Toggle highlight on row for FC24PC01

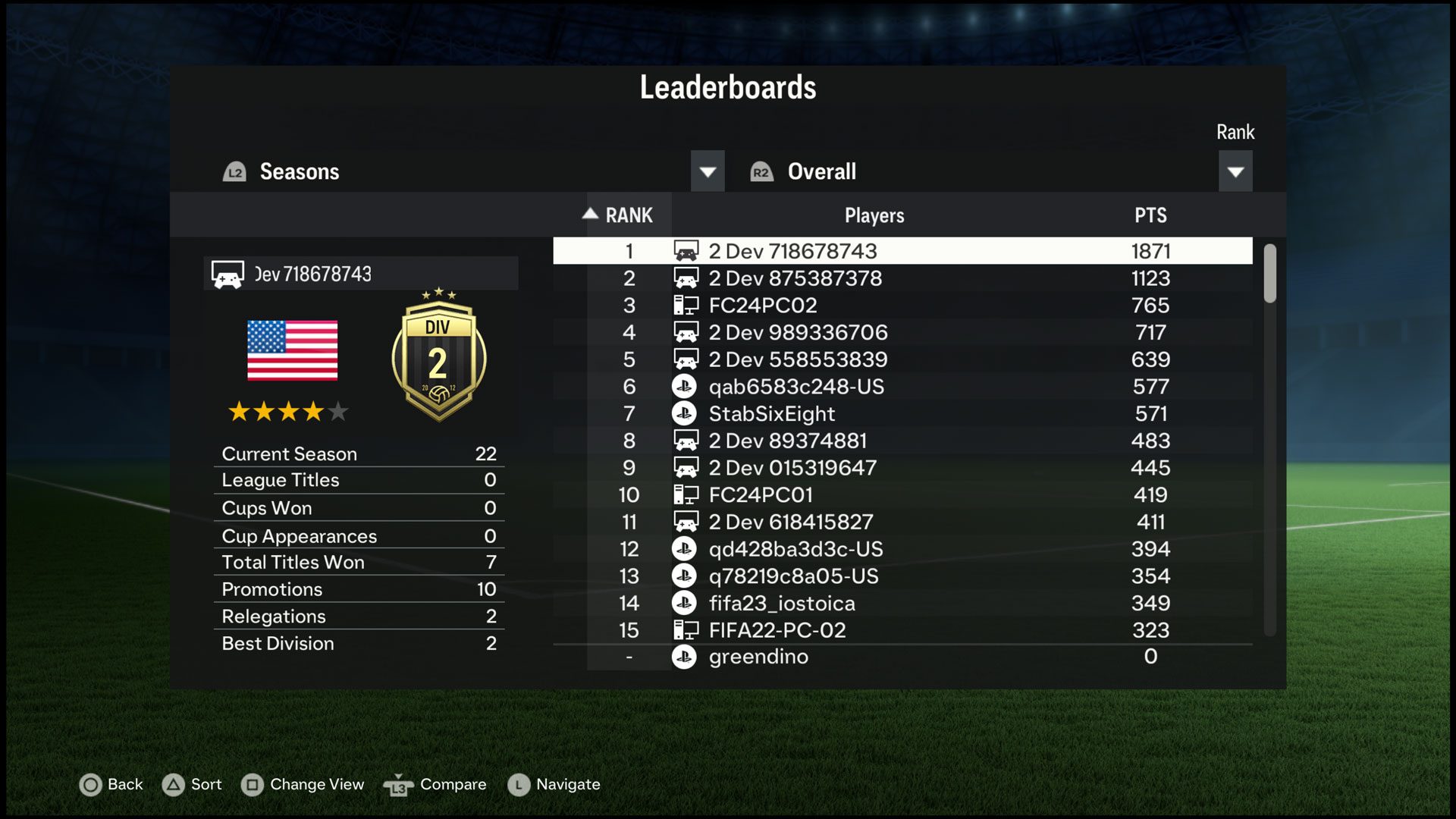902,494
